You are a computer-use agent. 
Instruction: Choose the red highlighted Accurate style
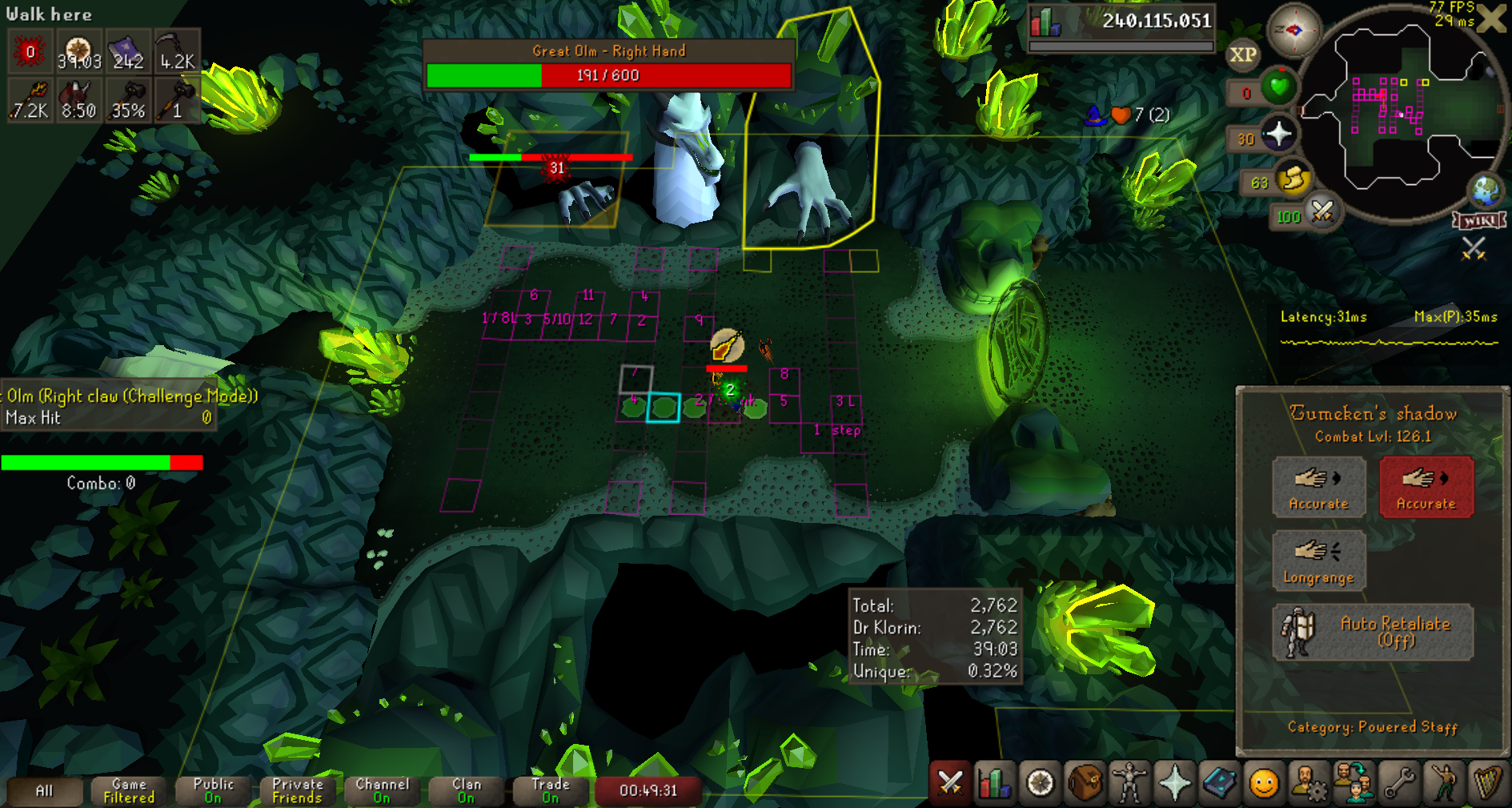[x=1426, y=487]
